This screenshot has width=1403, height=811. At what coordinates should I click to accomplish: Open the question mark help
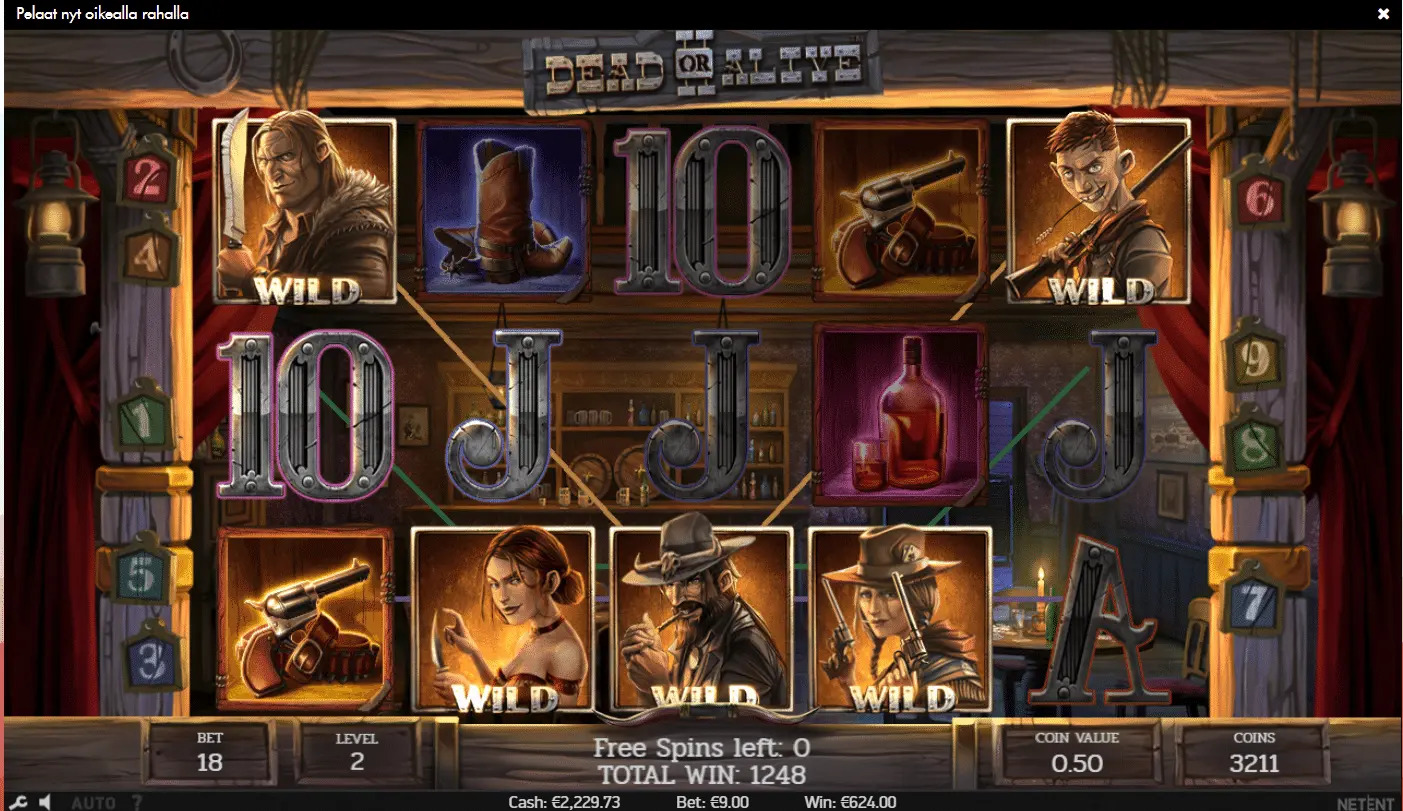(137, 802)
